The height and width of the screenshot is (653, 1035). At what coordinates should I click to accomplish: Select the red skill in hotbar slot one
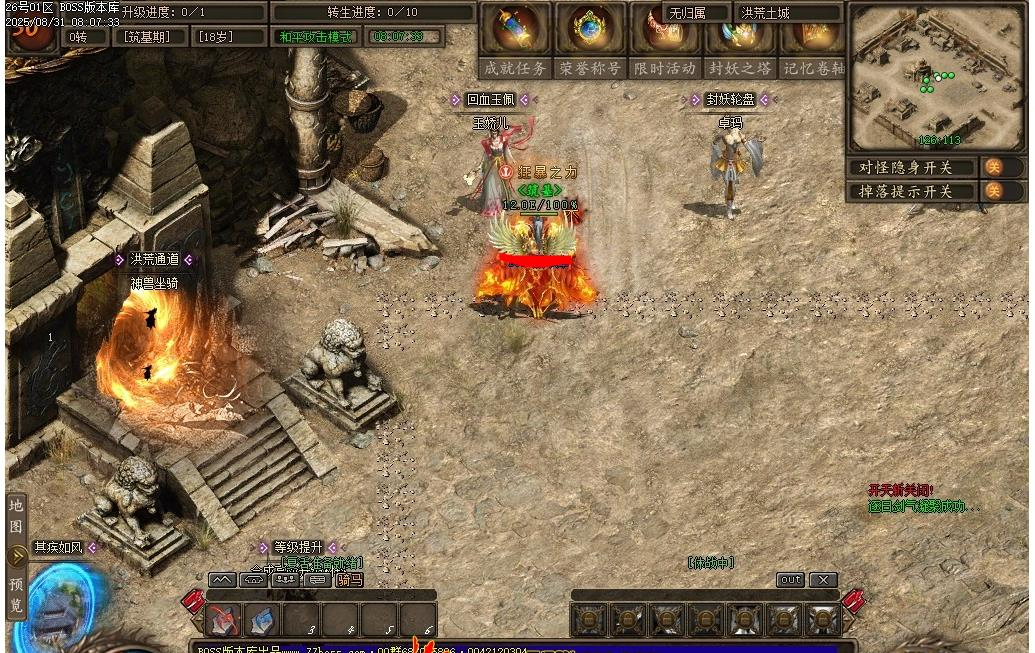pos(224,620)
